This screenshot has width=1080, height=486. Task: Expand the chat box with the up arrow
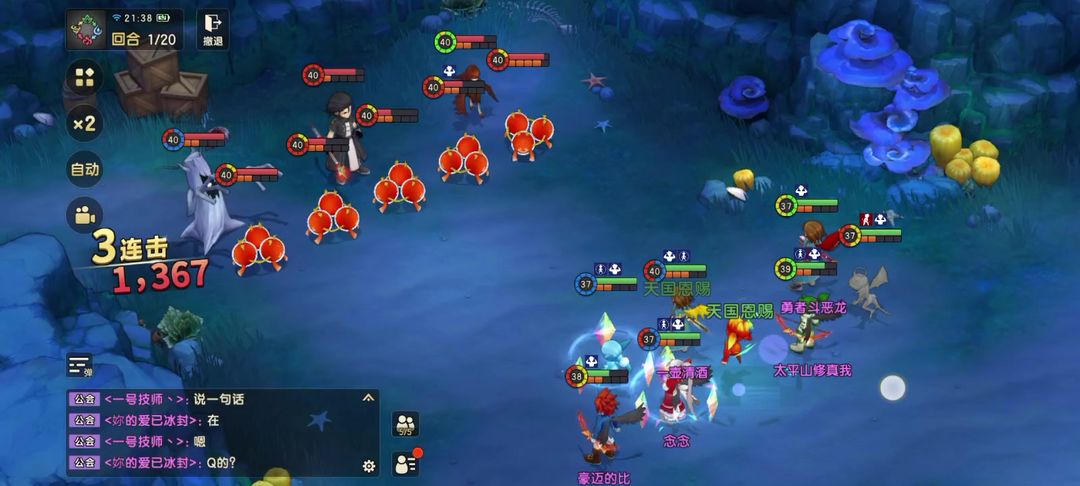click(x=368, y=398)
